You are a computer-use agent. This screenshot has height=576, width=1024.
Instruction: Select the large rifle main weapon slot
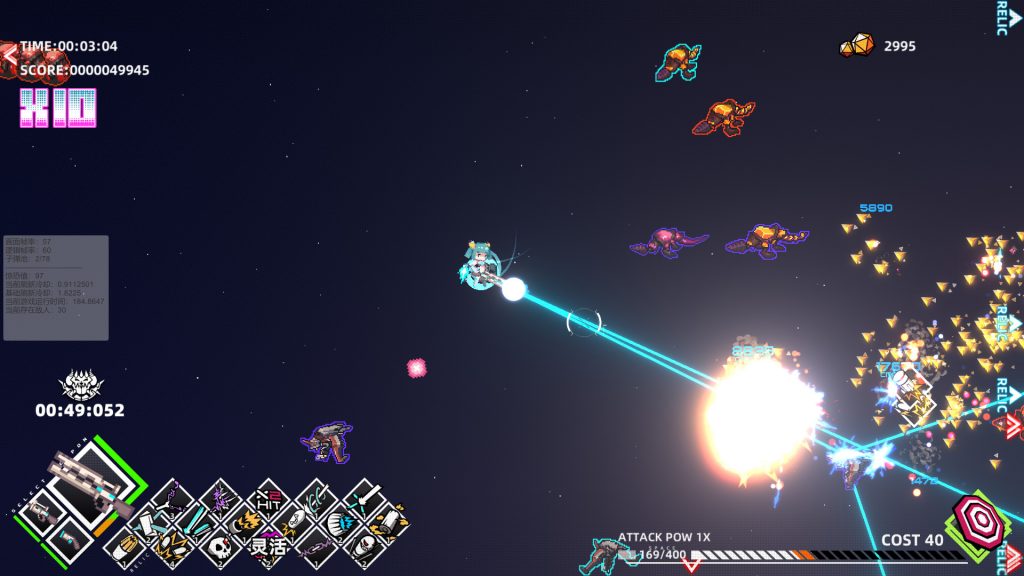pyautogui.click(x=88, y=486)
